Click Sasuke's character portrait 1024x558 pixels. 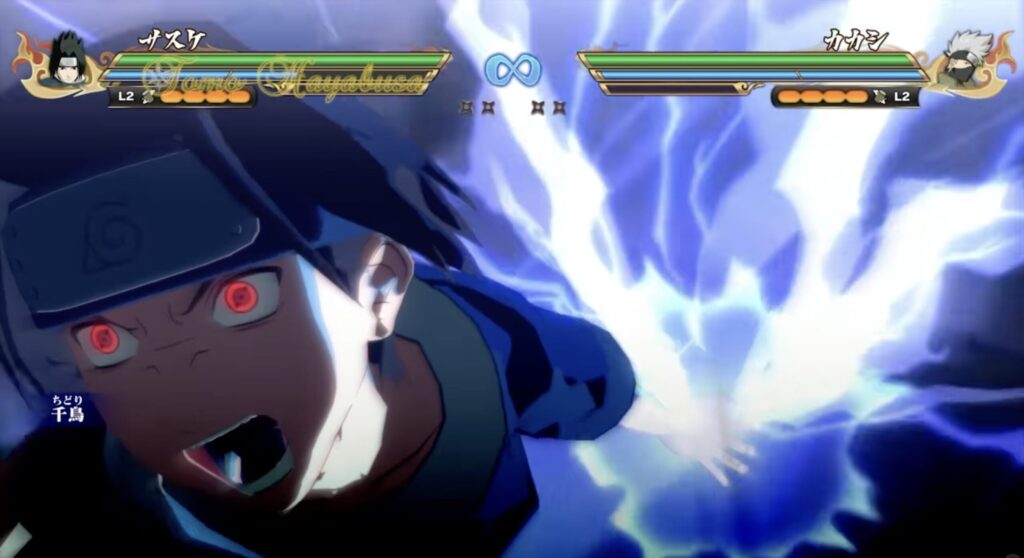[67, 62]
